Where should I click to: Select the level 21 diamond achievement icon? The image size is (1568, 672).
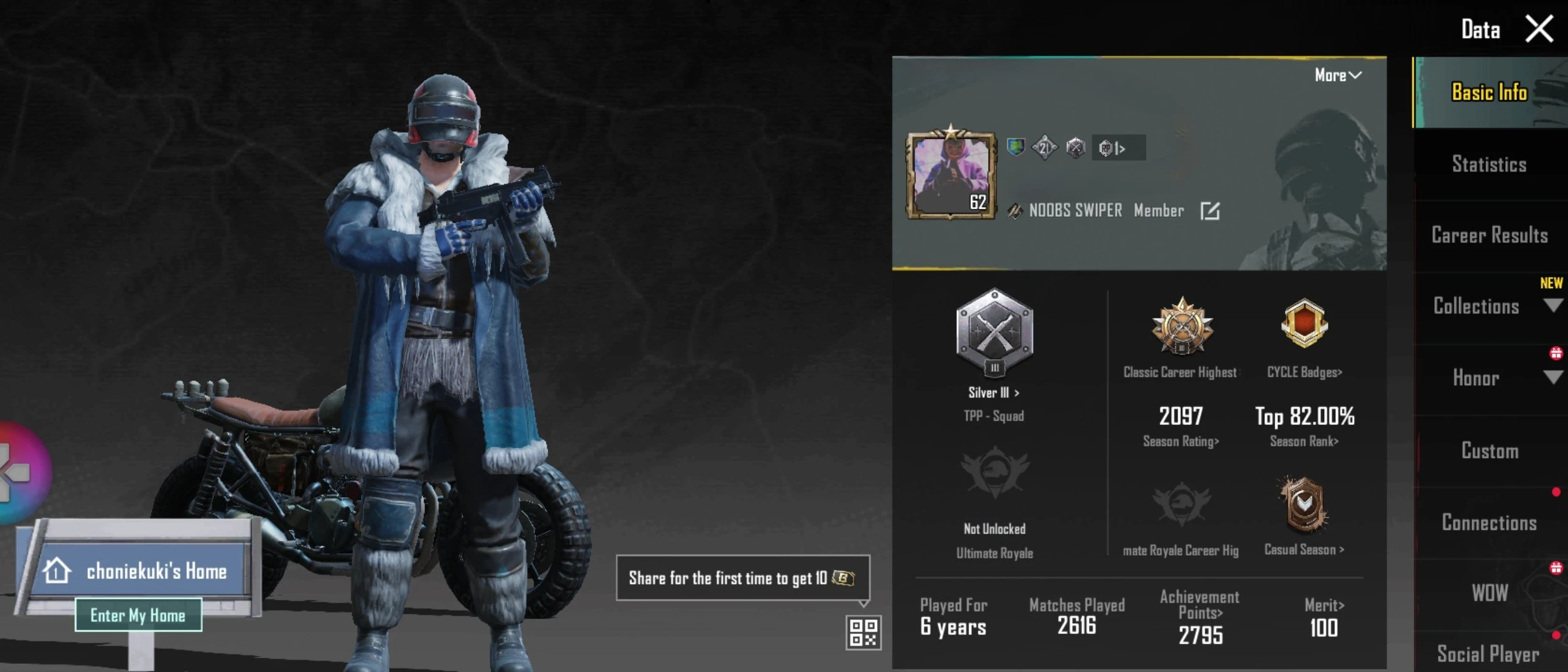pyautogui.click(x=1043, y=147)
